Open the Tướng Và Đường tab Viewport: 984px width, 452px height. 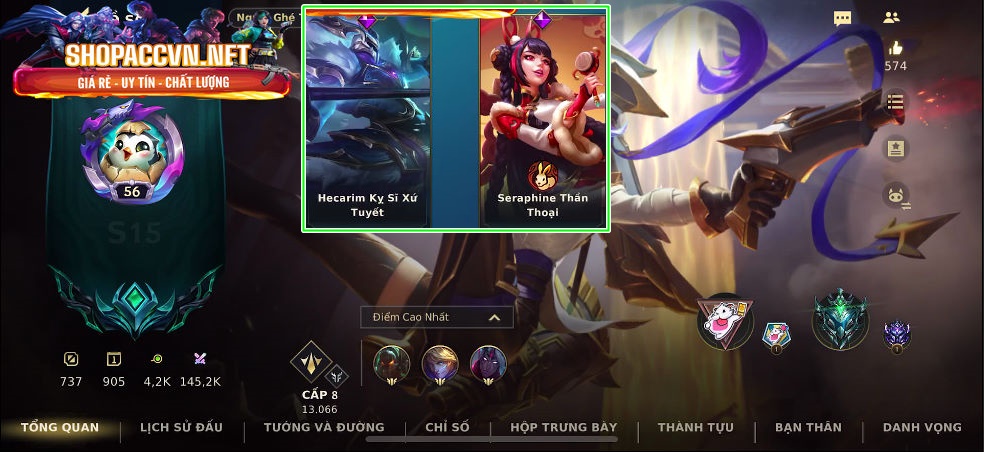[322, 428]
